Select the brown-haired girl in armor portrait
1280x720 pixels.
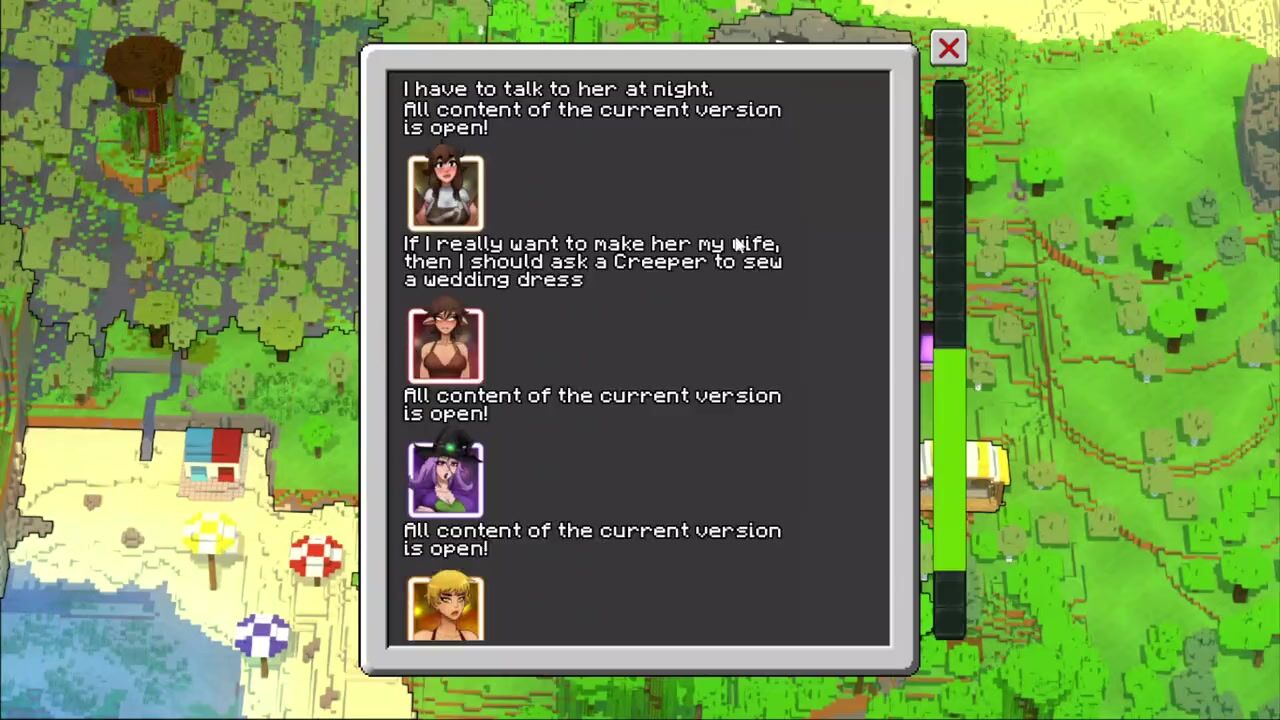[446, 193]
